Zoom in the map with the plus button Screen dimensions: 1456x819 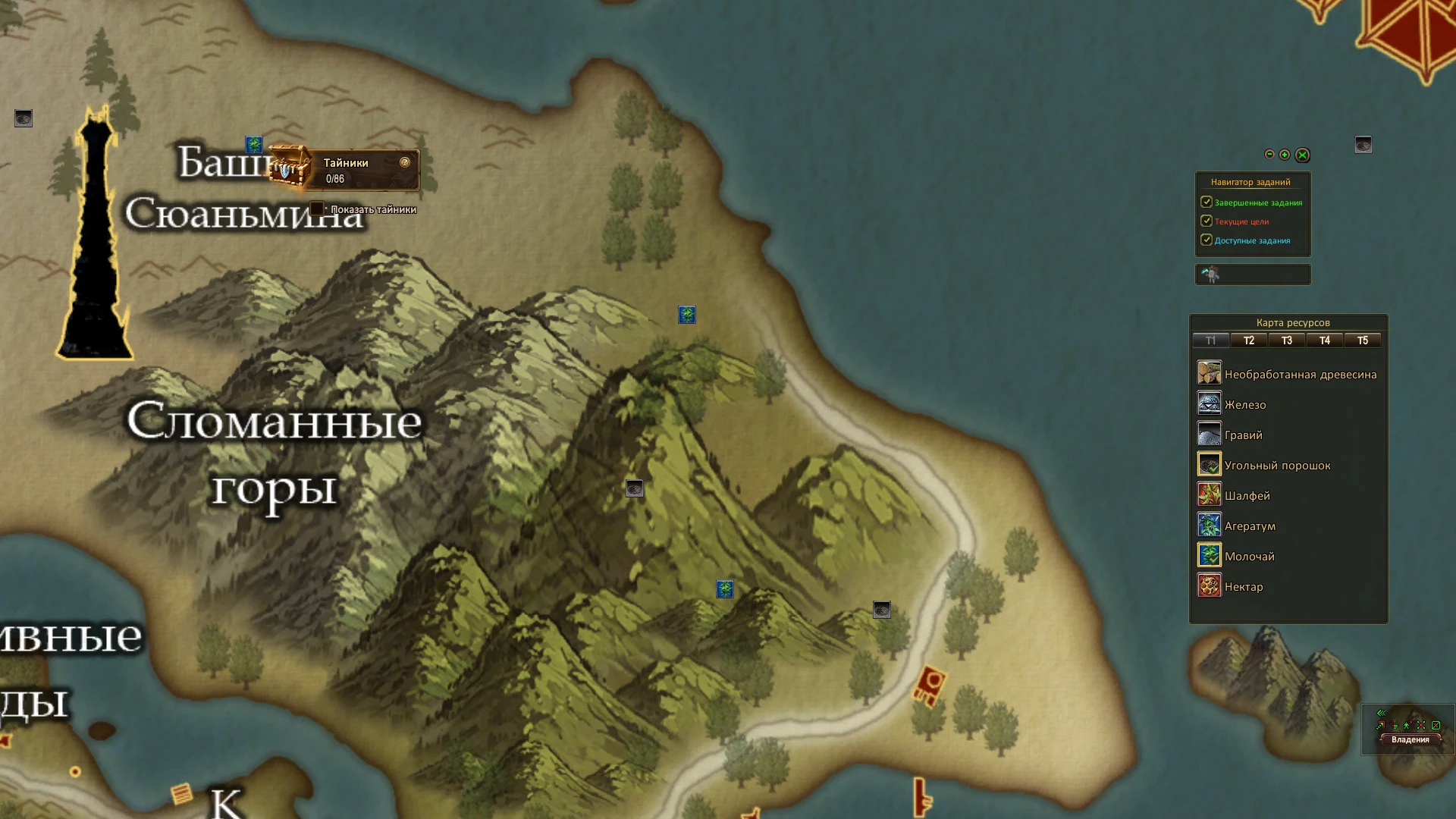pyautogui.click(x=1285, y=155)
